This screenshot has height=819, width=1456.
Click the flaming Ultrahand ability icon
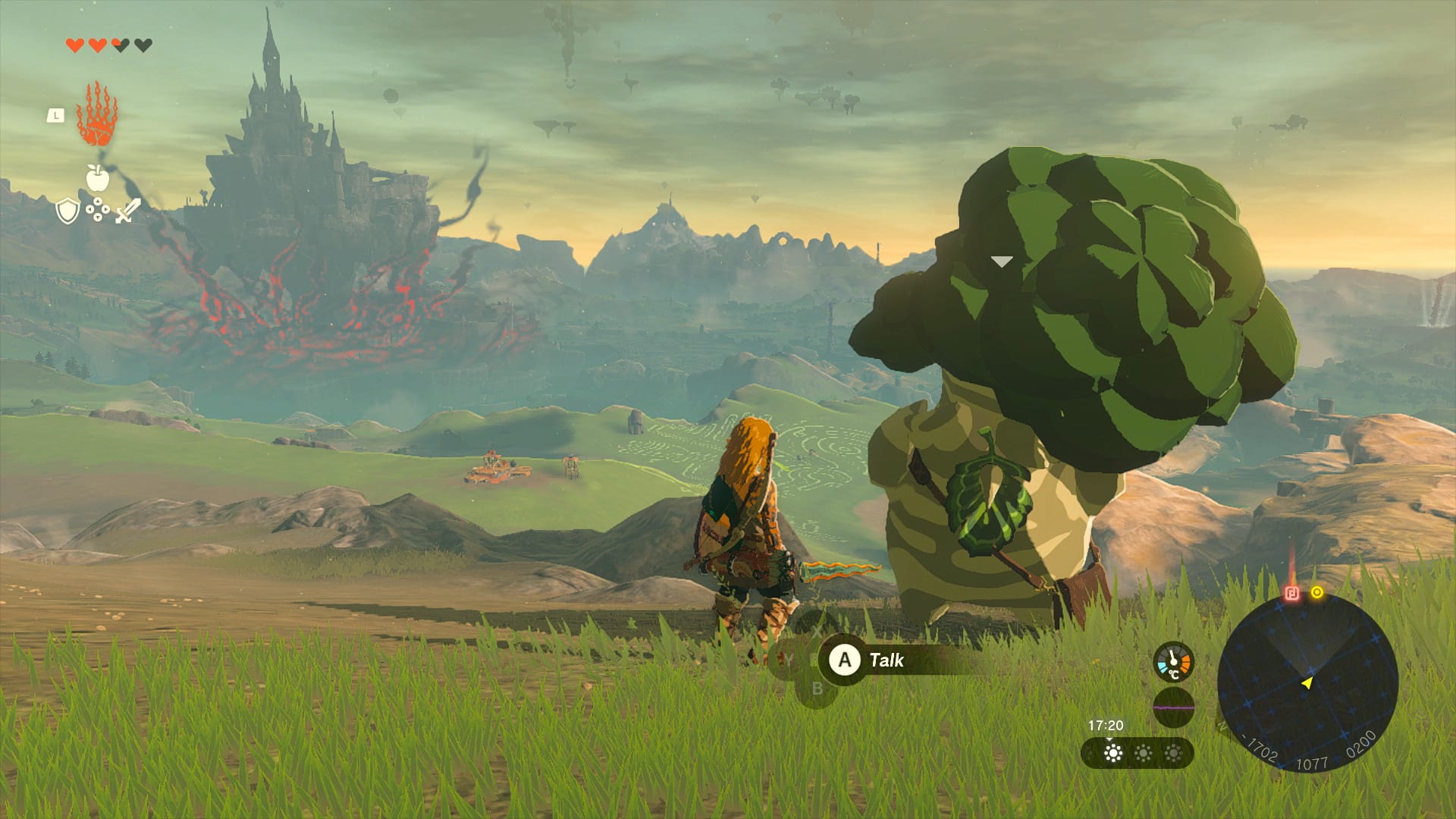[96, 117]
